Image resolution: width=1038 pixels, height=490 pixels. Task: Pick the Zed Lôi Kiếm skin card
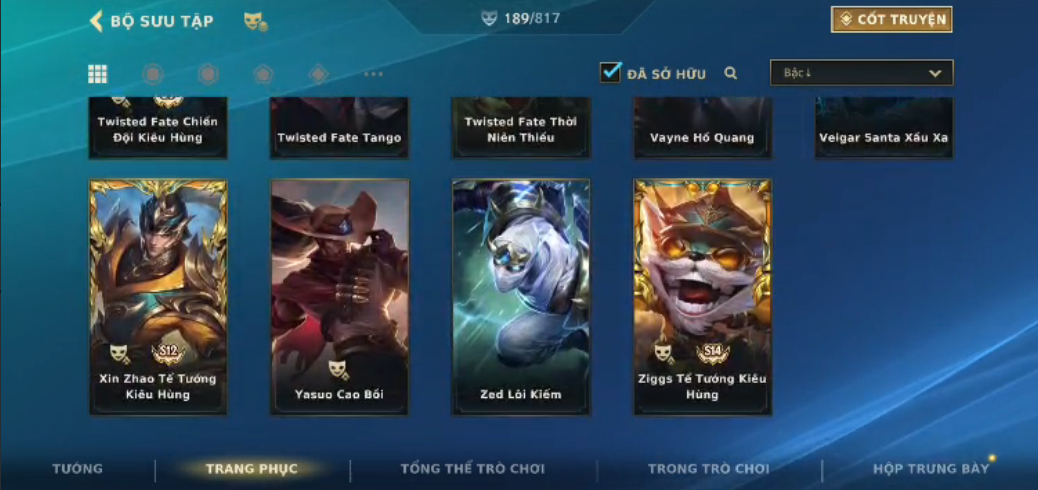(521, 296)
